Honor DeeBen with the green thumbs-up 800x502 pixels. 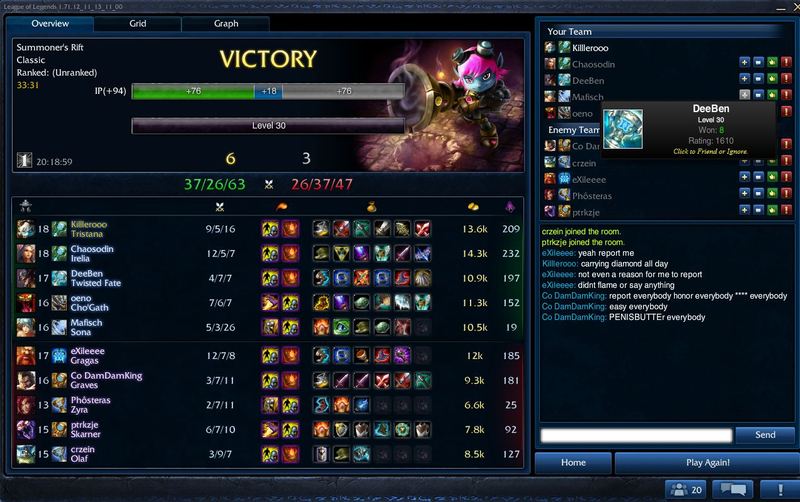pos(771,79)
